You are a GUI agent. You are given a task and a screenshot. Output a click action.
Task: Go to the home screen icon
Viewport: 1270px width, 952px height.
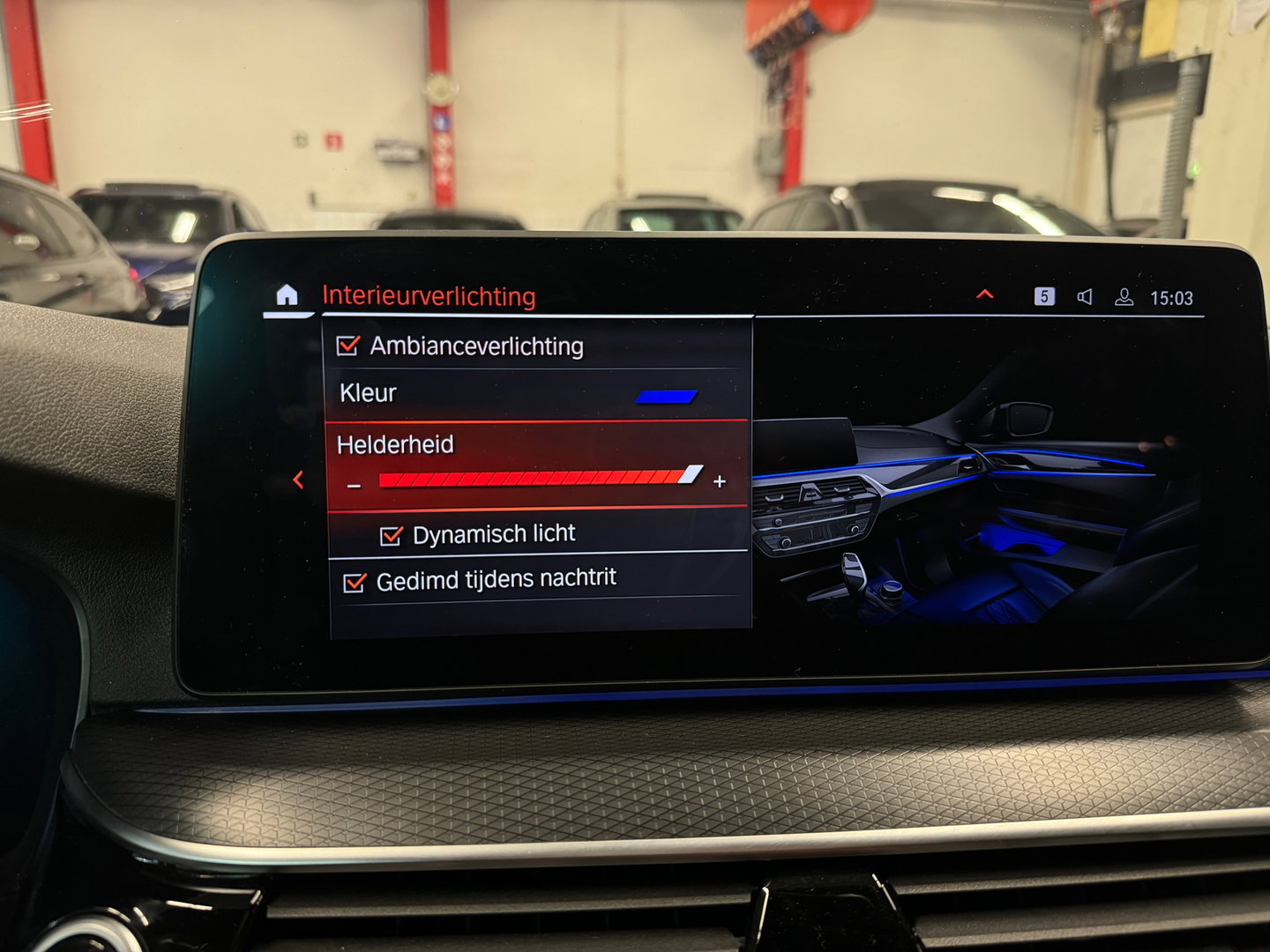287,295
